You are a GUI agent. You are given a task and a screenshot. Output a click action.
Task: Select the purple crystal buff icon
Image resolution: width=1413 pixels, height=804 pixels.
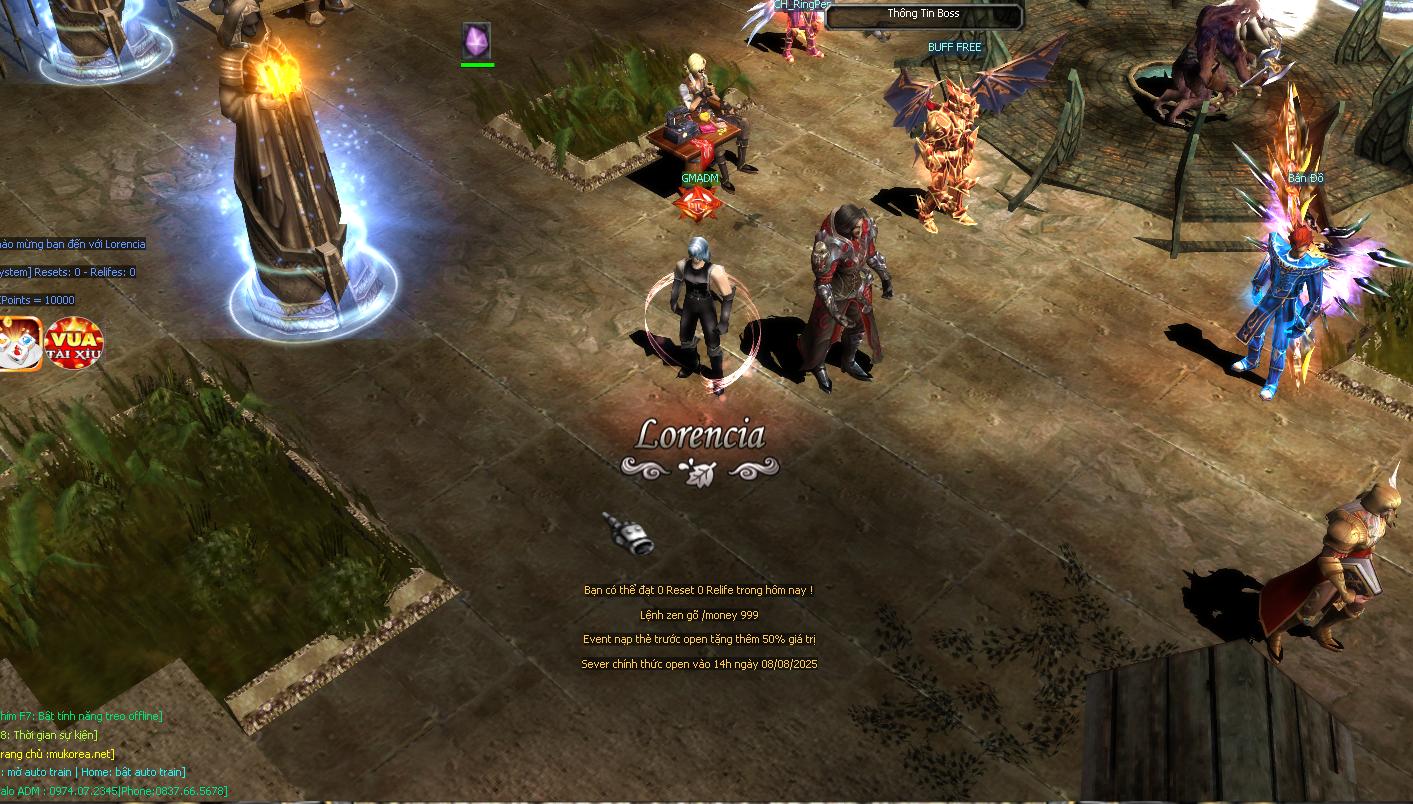477,41
